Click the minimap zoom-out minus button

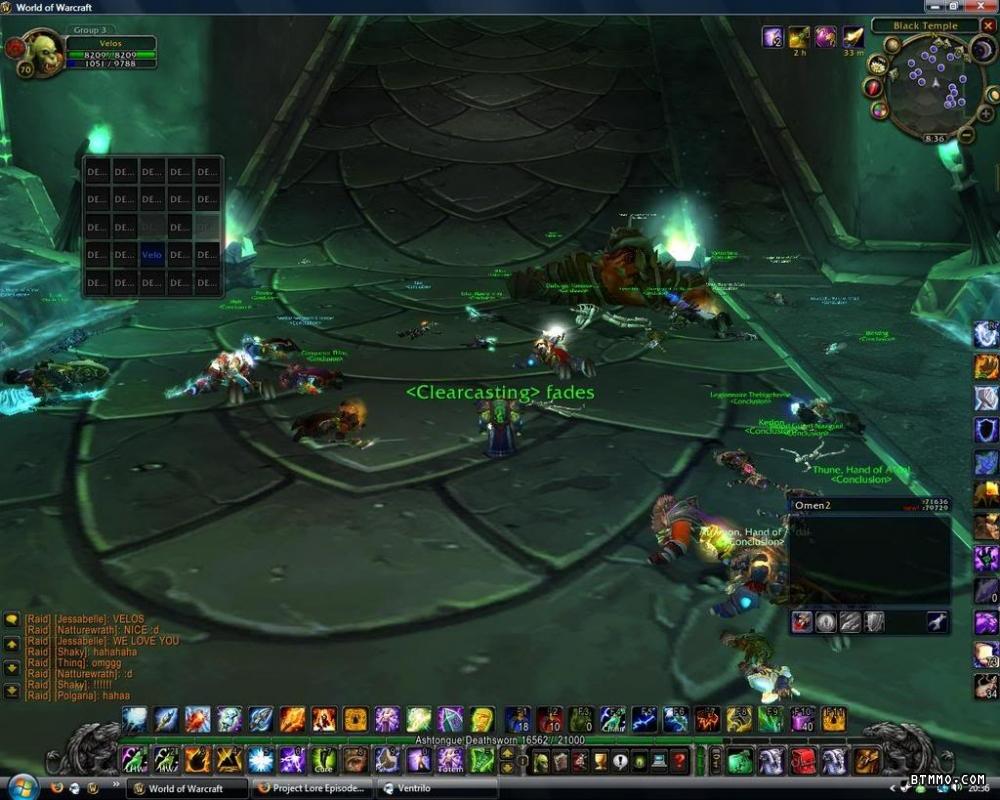pyautogui.click(x=966, y=135)
